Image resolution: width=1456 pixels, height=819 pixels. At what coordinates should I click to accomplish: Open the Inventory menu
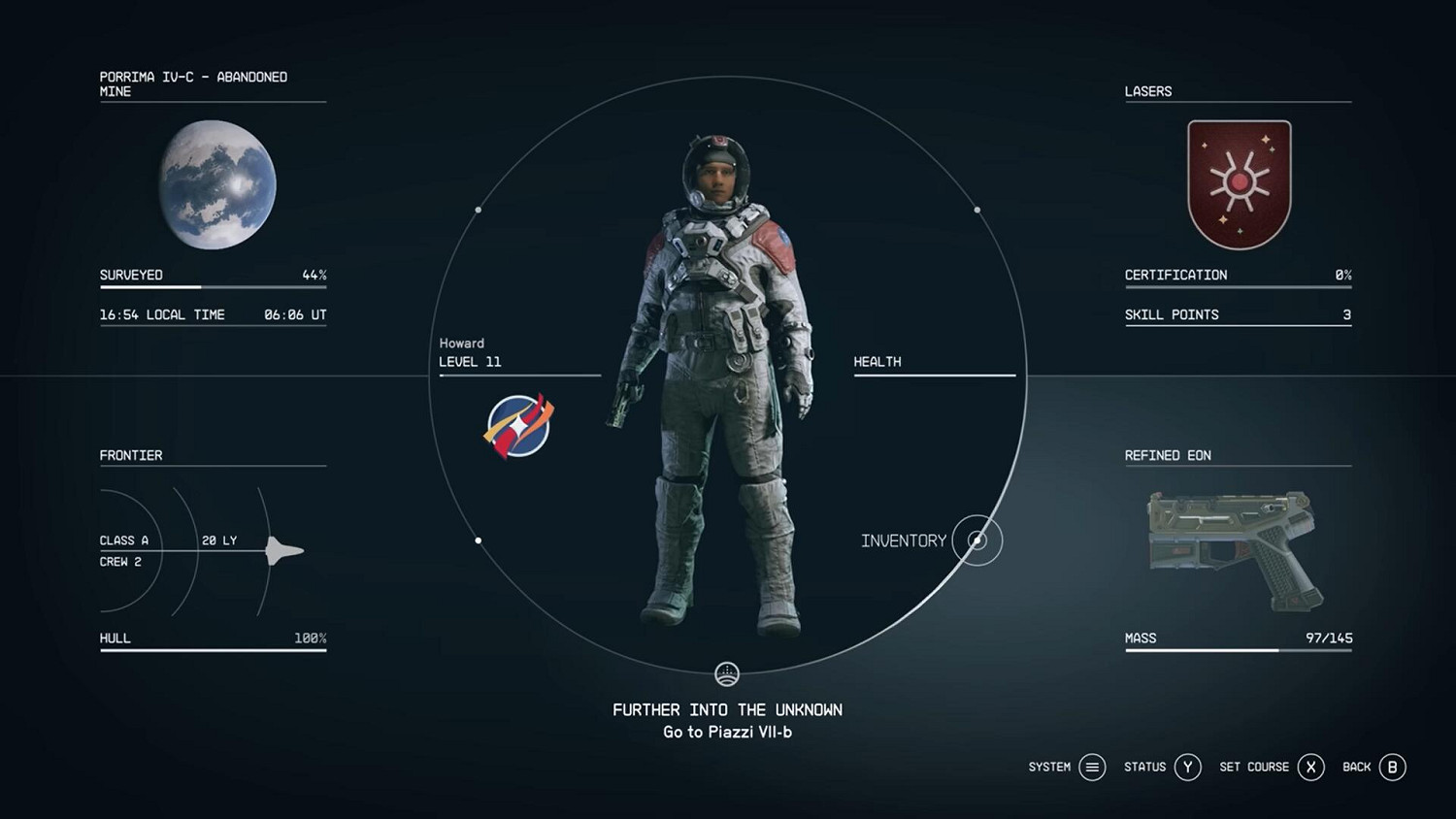(976, 541)
